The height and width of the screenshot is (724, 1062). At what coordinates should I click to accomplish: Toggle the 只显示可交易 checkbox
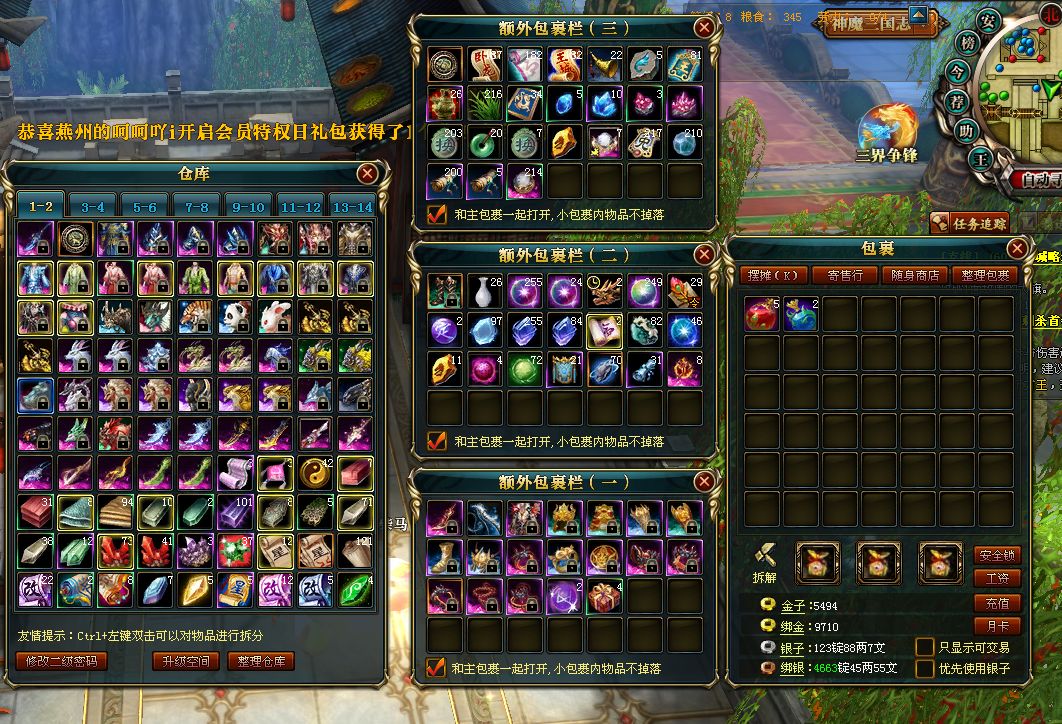tap(925, 648)
